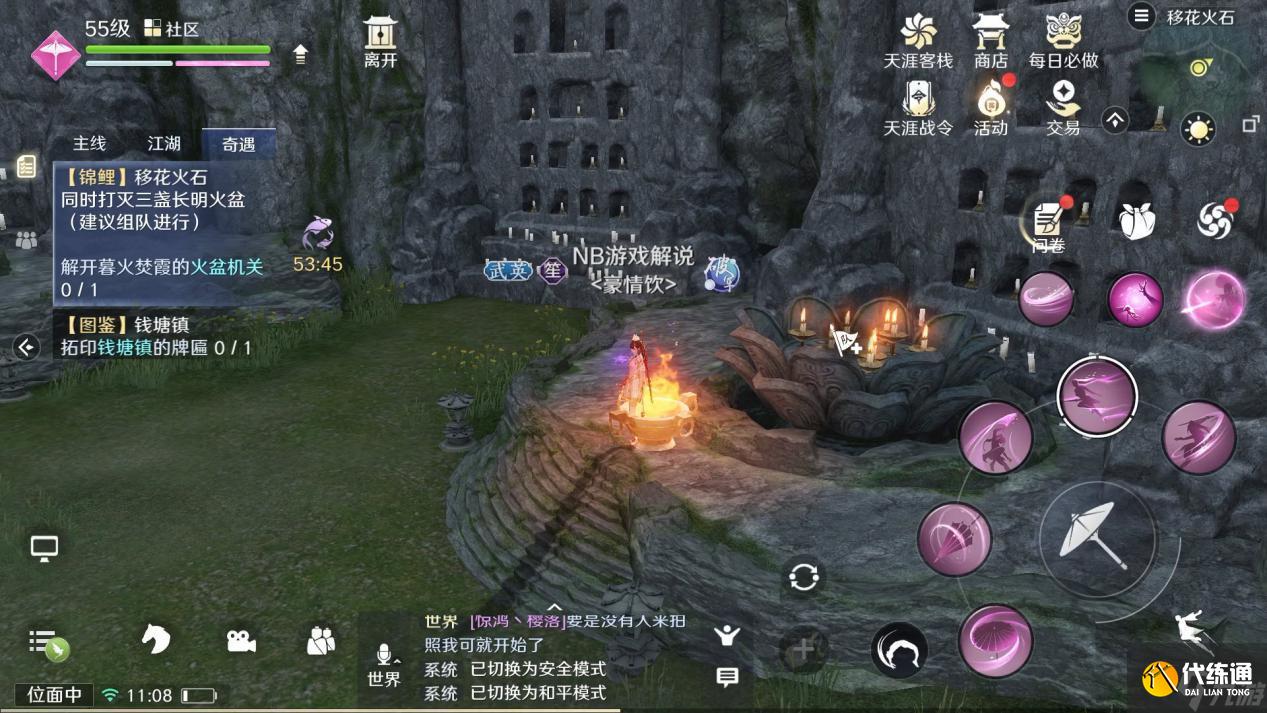The image size is (1267, 713).
Task: Switch target with the circular arrows button
Action: [x=803, y=577]
